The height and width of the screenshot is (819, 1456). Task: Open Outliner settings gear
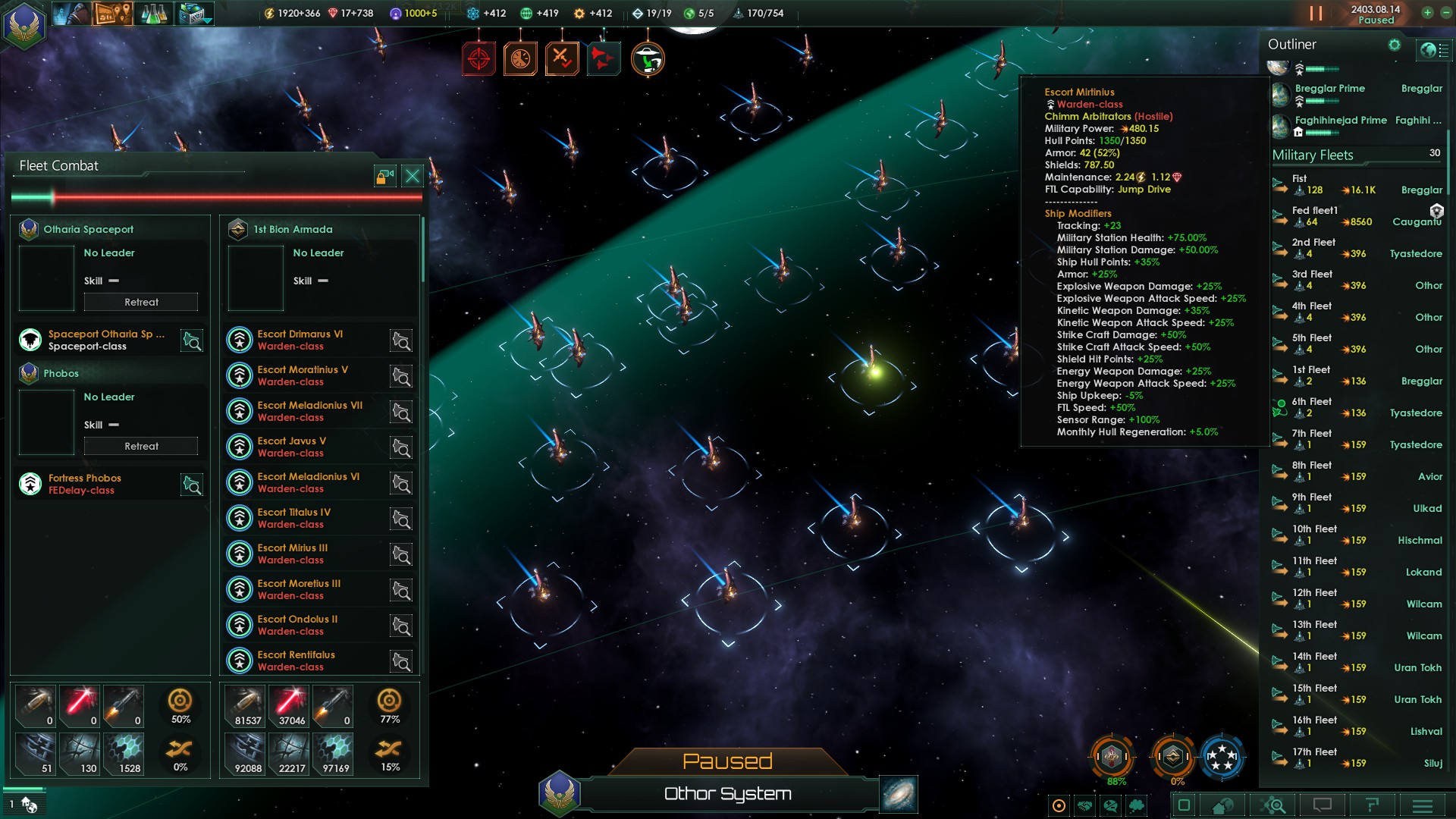click(x=1394, y=45)
